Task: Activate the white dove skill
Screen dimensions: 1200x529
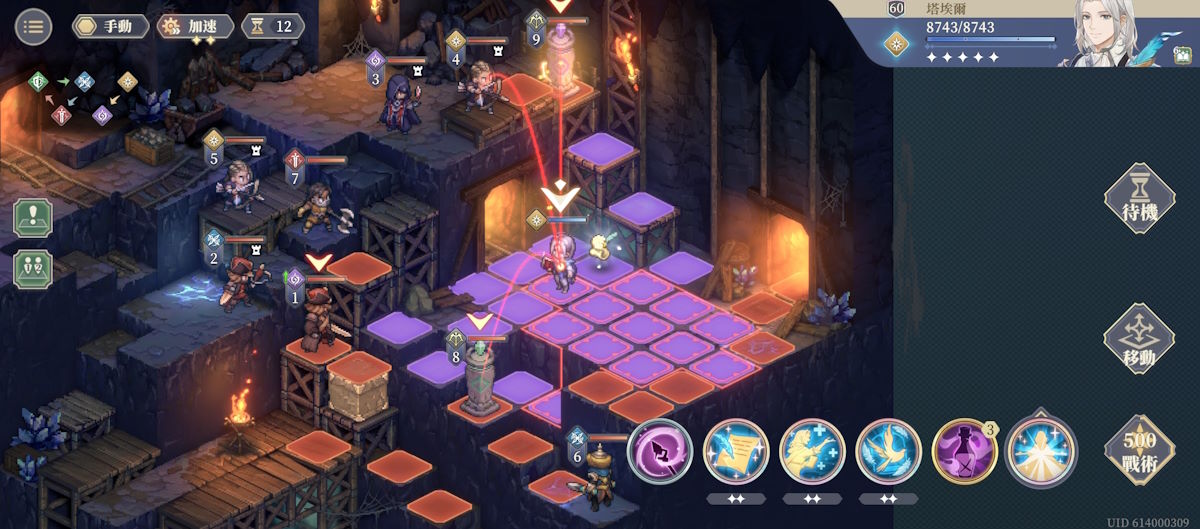Action: 888,451
